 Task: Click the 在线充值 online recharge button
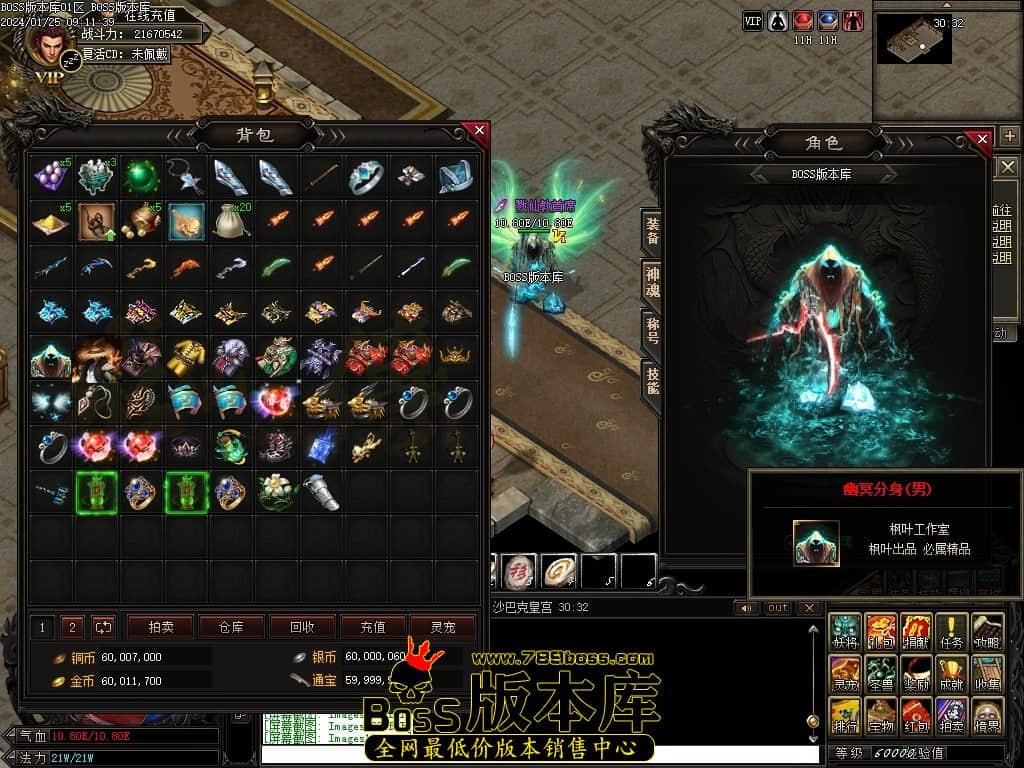(x=149, y=15)
